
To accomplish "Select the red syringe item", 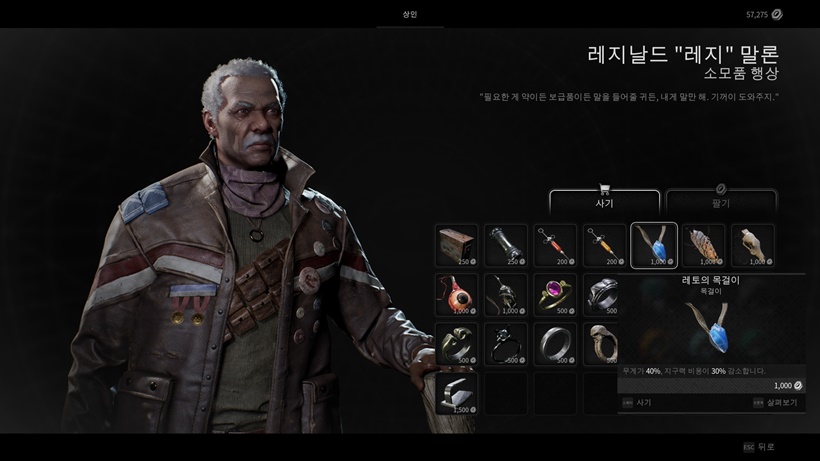I will tap(555, 246).
